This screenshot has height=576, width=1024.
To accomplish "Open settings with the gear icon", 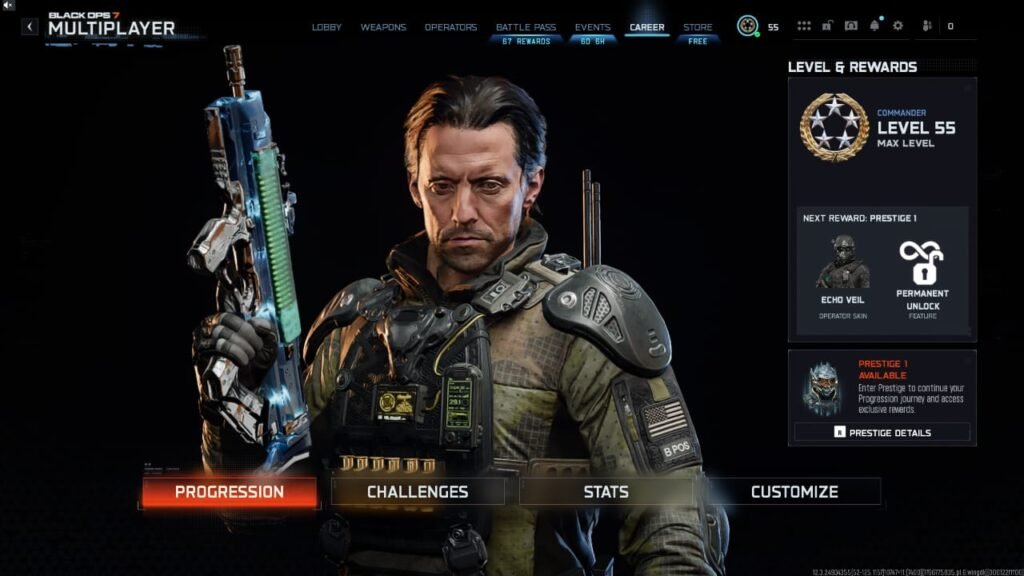I will point(897,26).
